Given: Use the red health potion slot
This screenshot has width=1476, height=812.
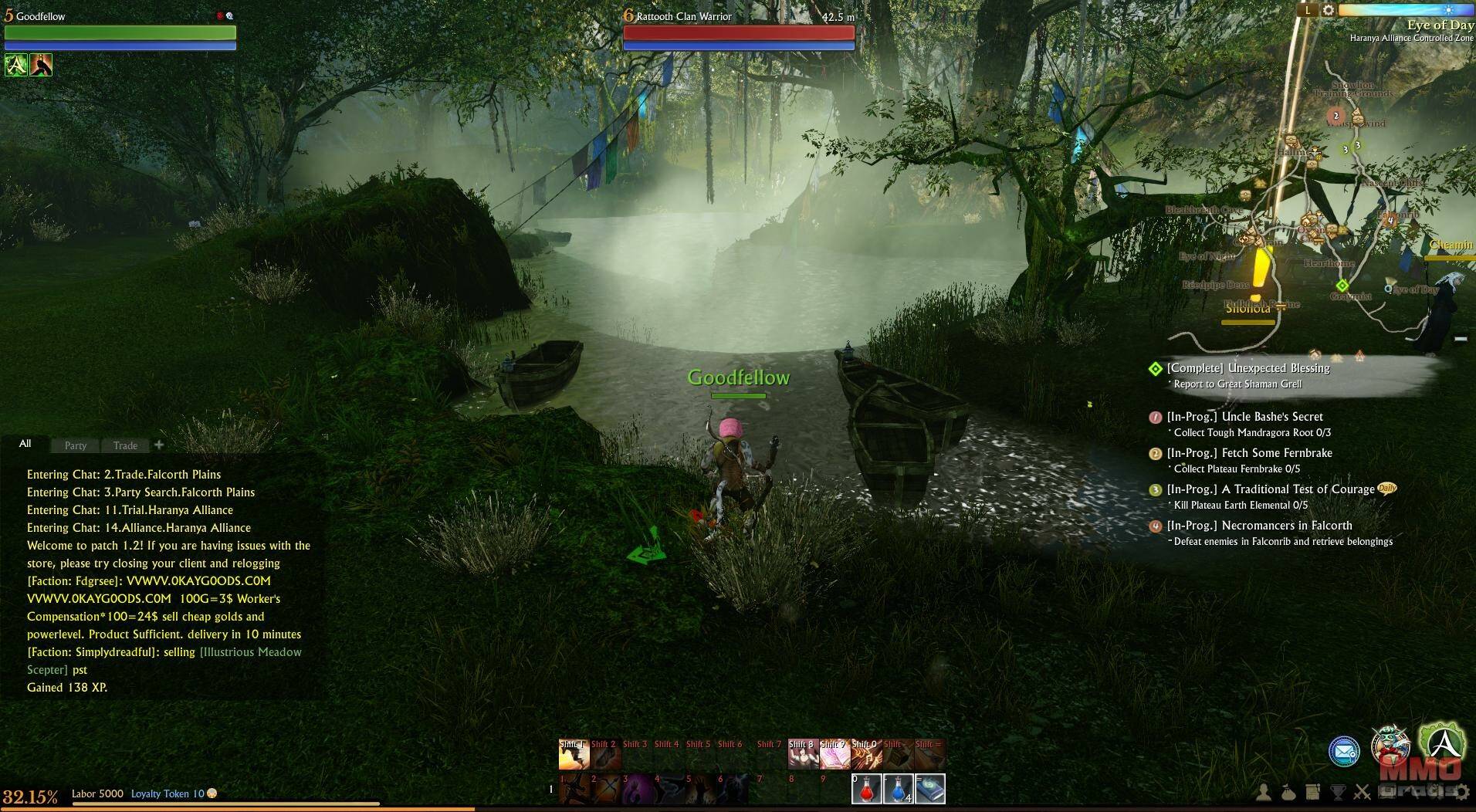Looking at the screenshot, I should coord(866,790).
